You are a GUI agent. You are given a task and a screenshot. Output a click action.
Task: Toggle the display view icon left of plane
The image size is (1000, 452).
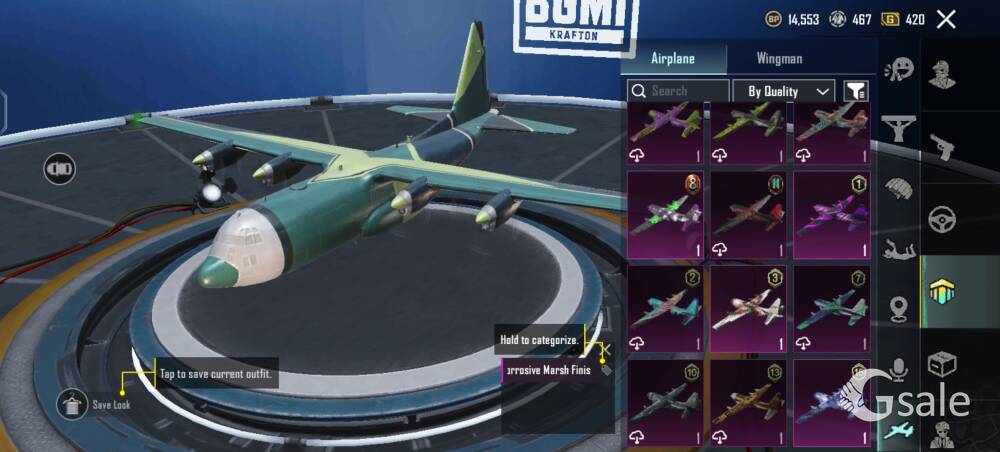coord(59,168)
